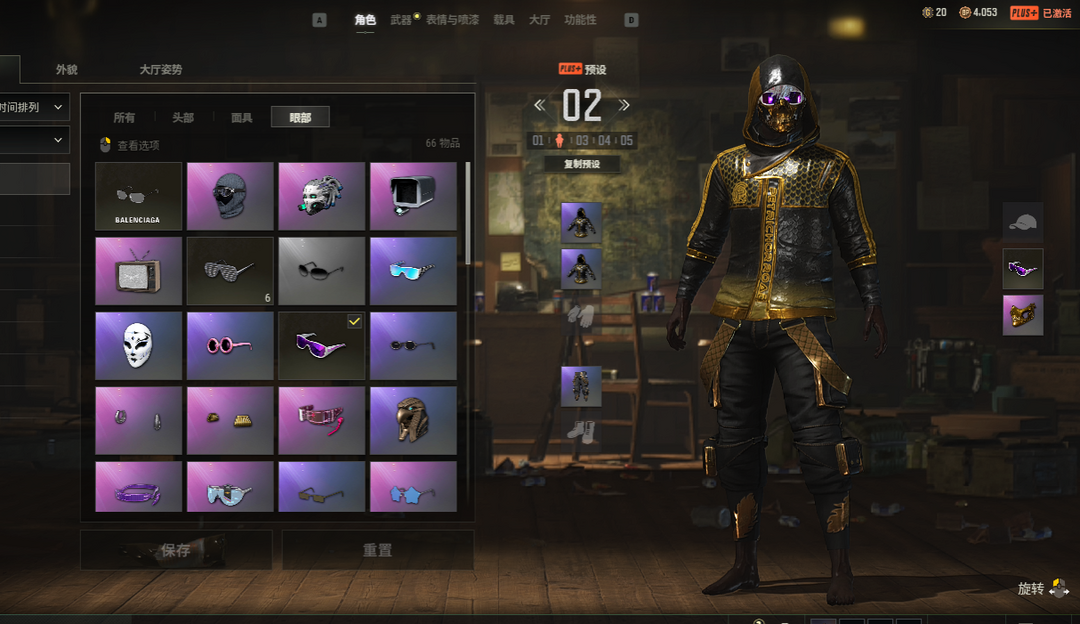
Task: Open the 大厅姿势 tab
Action: [161, 70]
